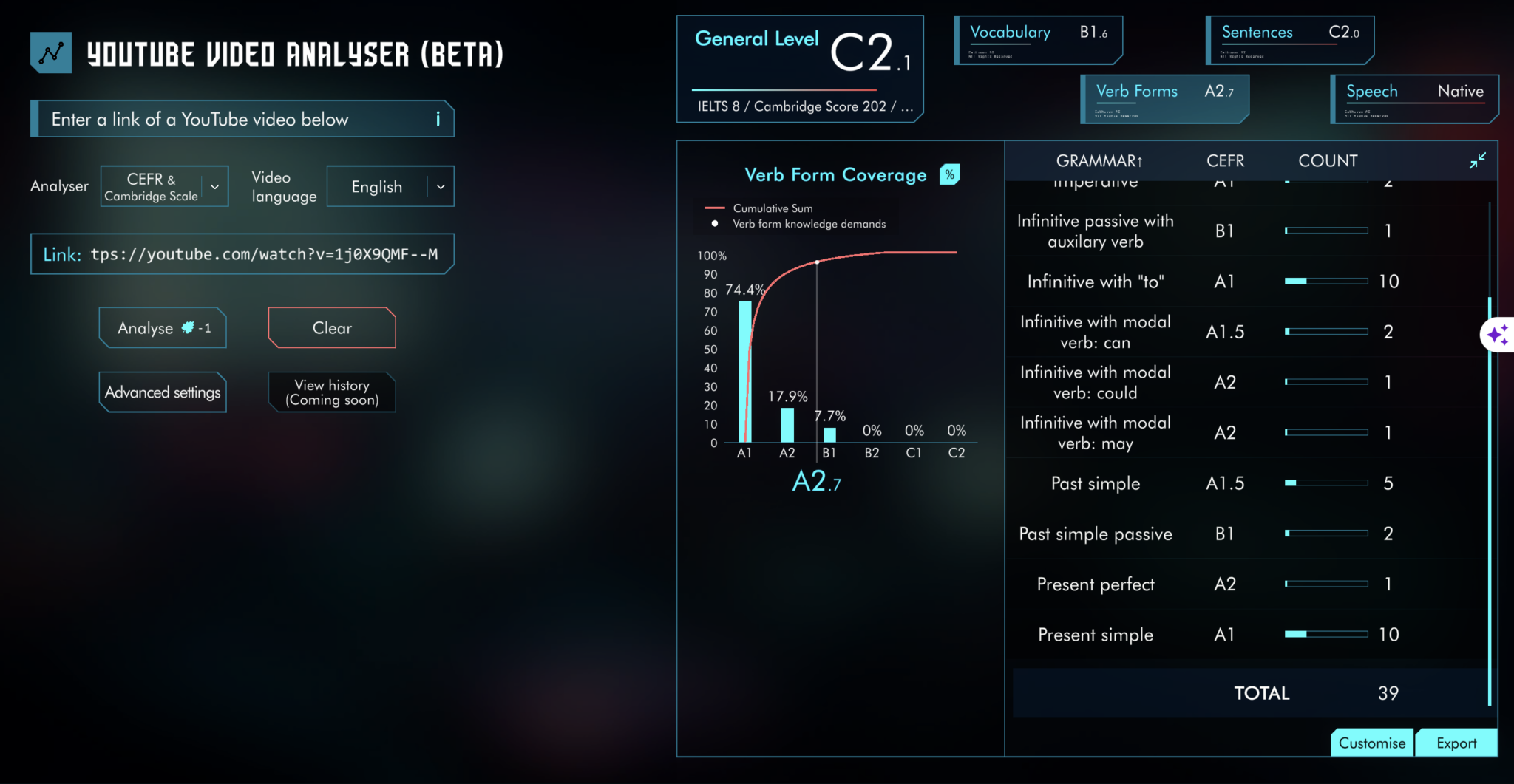
Task: Open Advanced settings
Action: pos(162,392)
